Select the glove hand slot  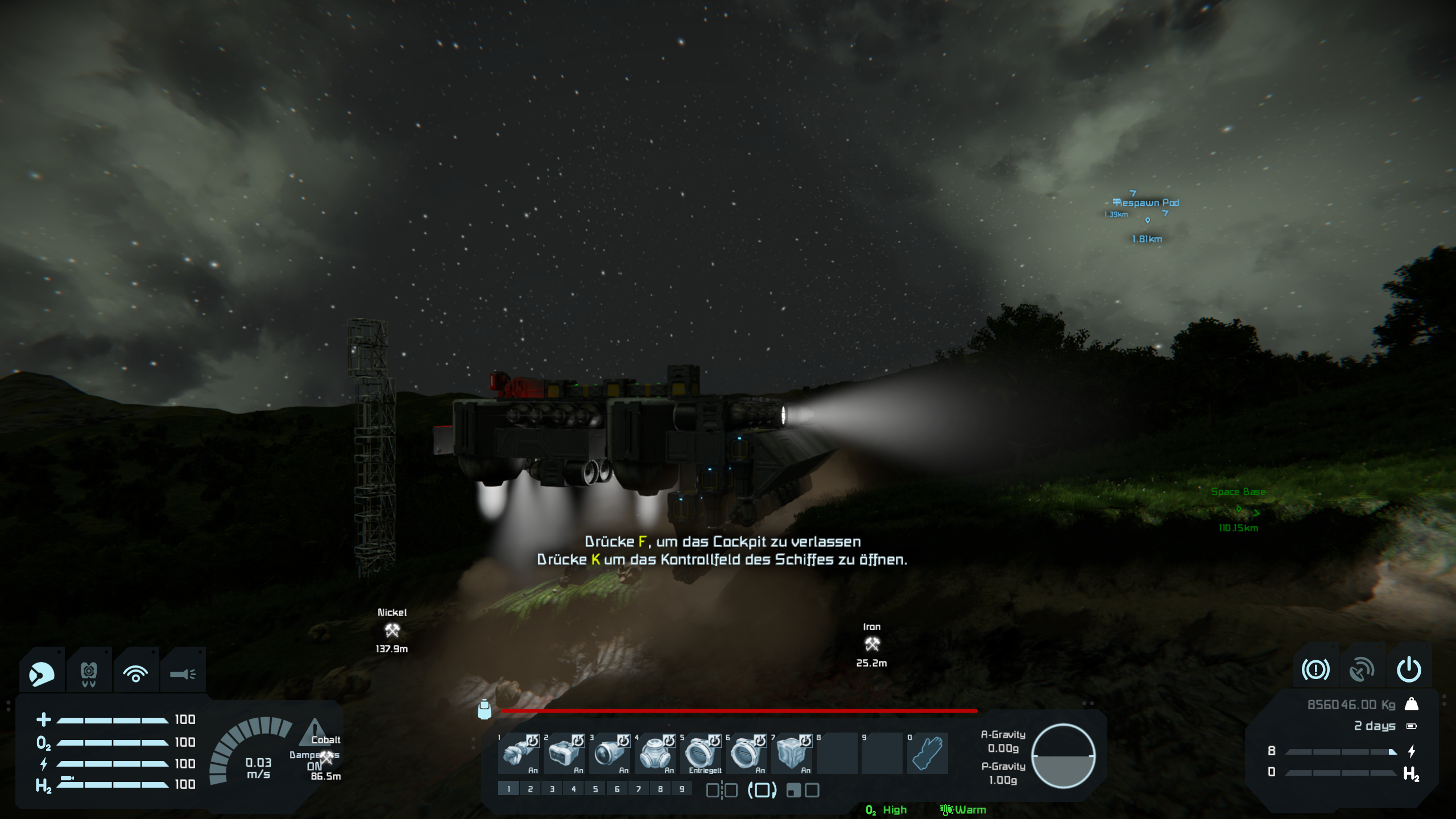click(928, 753)
